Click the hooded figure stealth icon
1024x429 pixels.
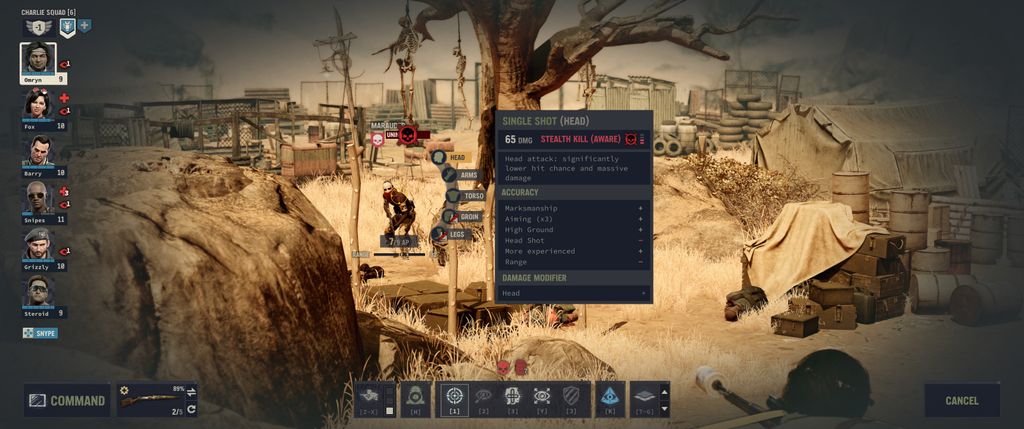click(x=415, y=397)
